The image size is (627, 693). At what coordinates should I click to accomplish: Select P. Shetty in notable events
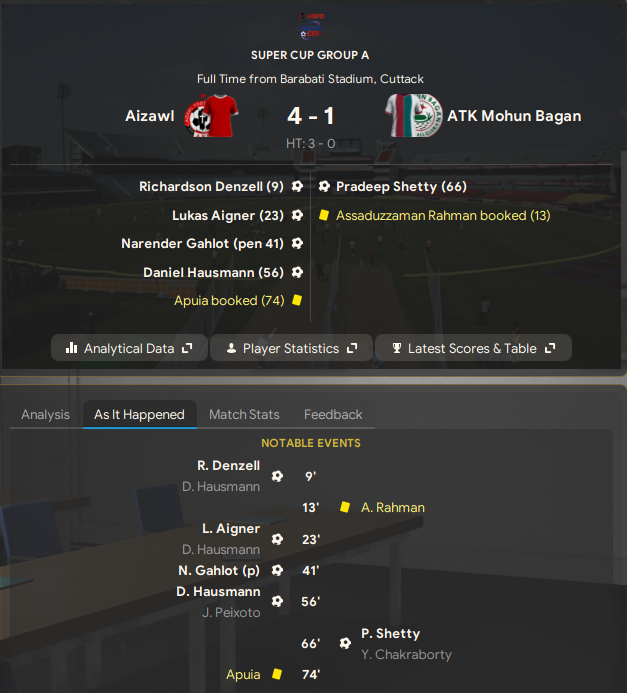point(390,633)
